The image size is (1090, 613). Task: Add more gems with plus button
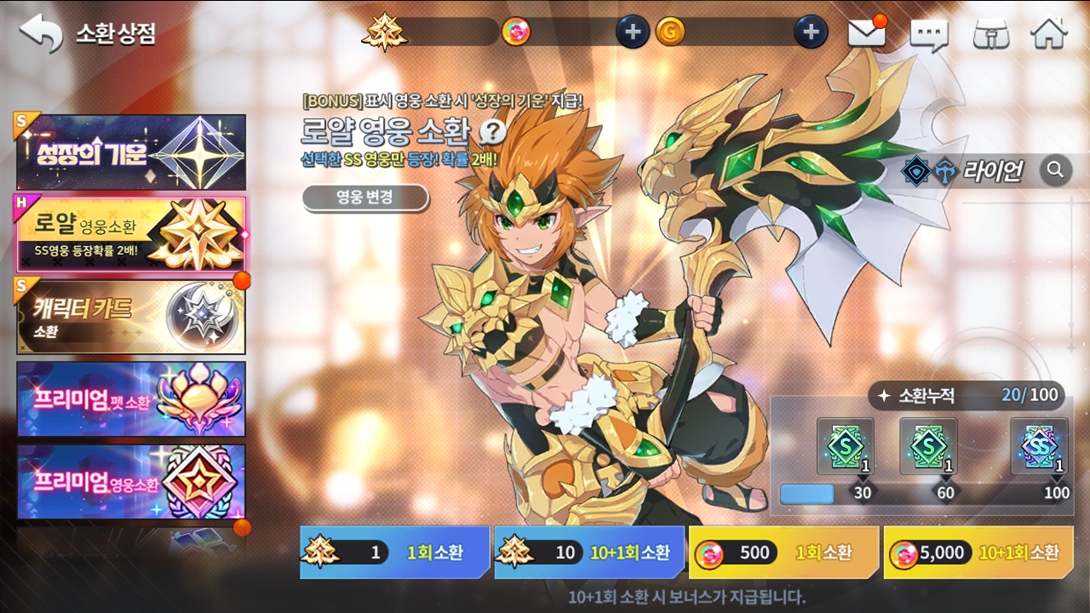631,32
